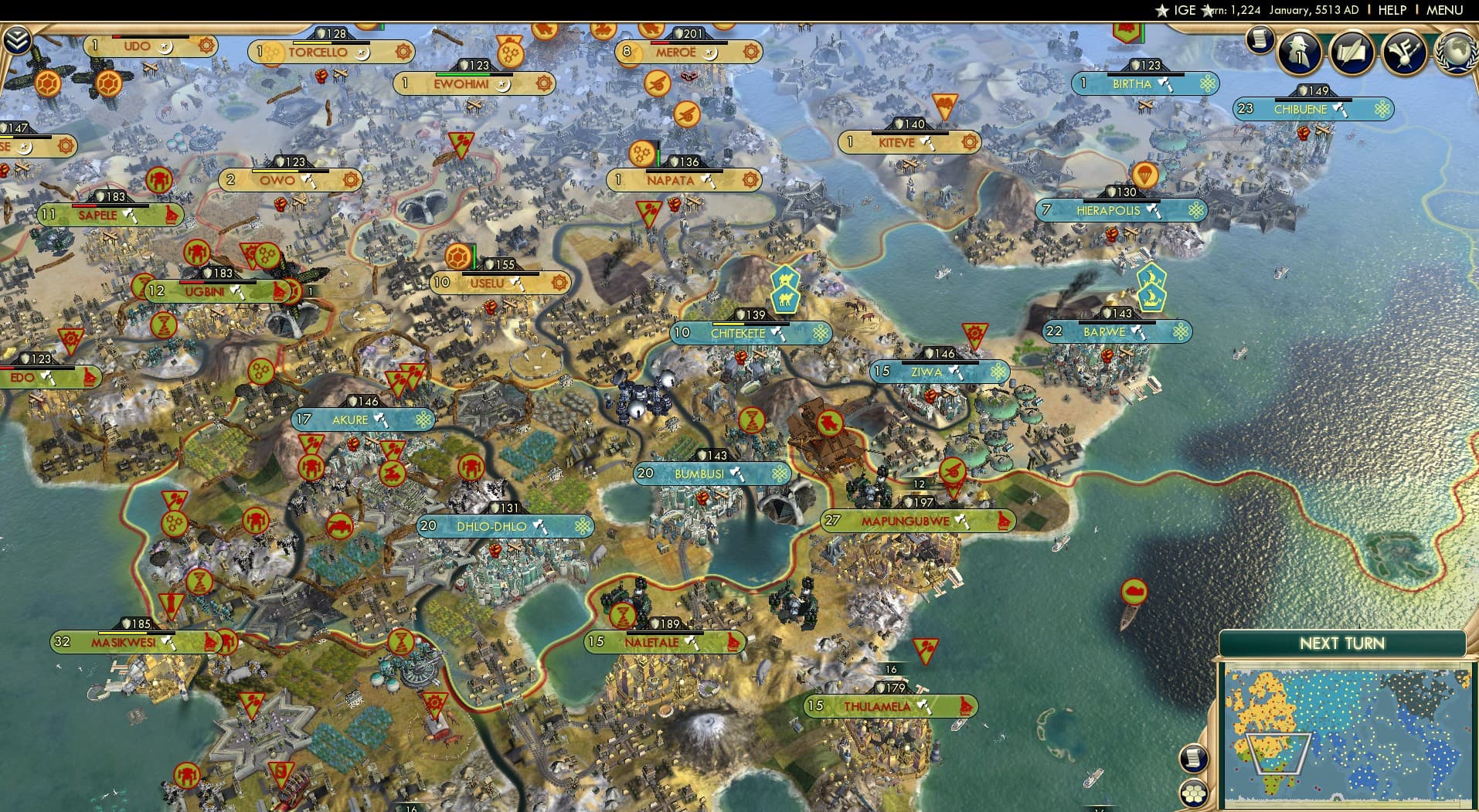1479x812 pixels.
Task: Click the production gear icon beside Udo's banner
Action: (205, 46)
